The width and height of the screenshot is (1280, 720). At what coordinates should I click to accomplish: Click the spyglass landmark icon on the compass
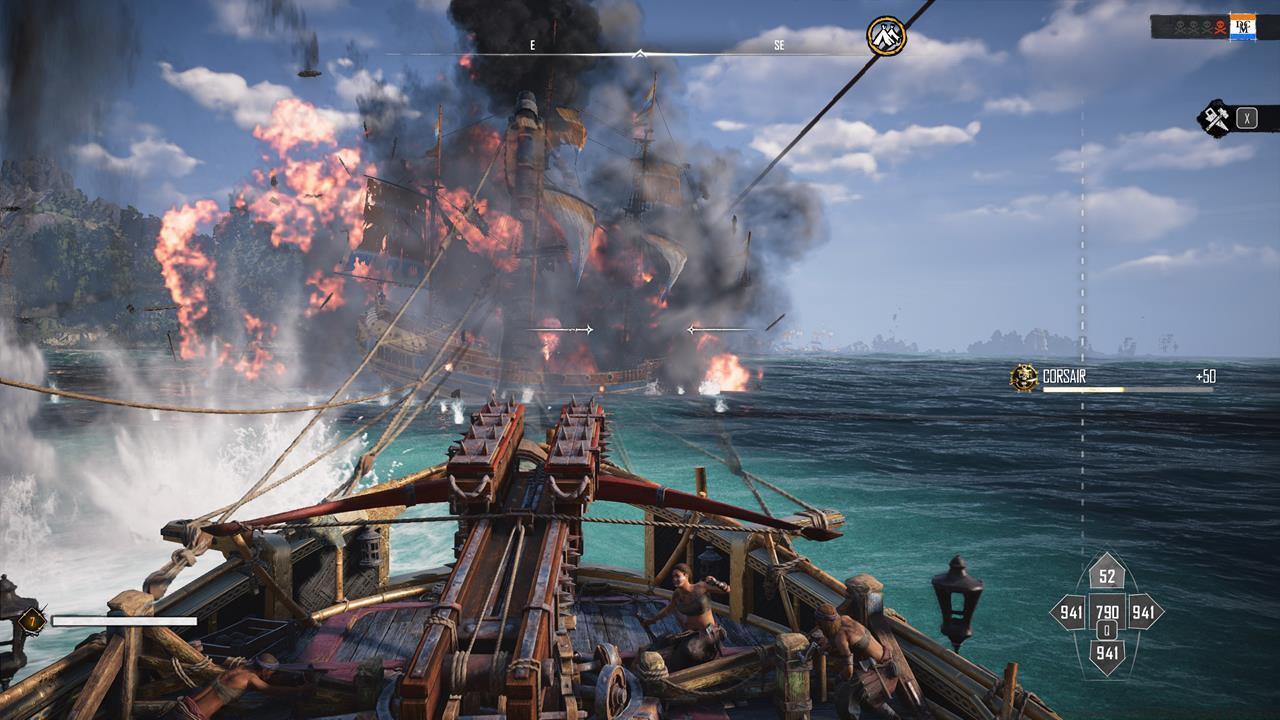(x=886, y=37)
